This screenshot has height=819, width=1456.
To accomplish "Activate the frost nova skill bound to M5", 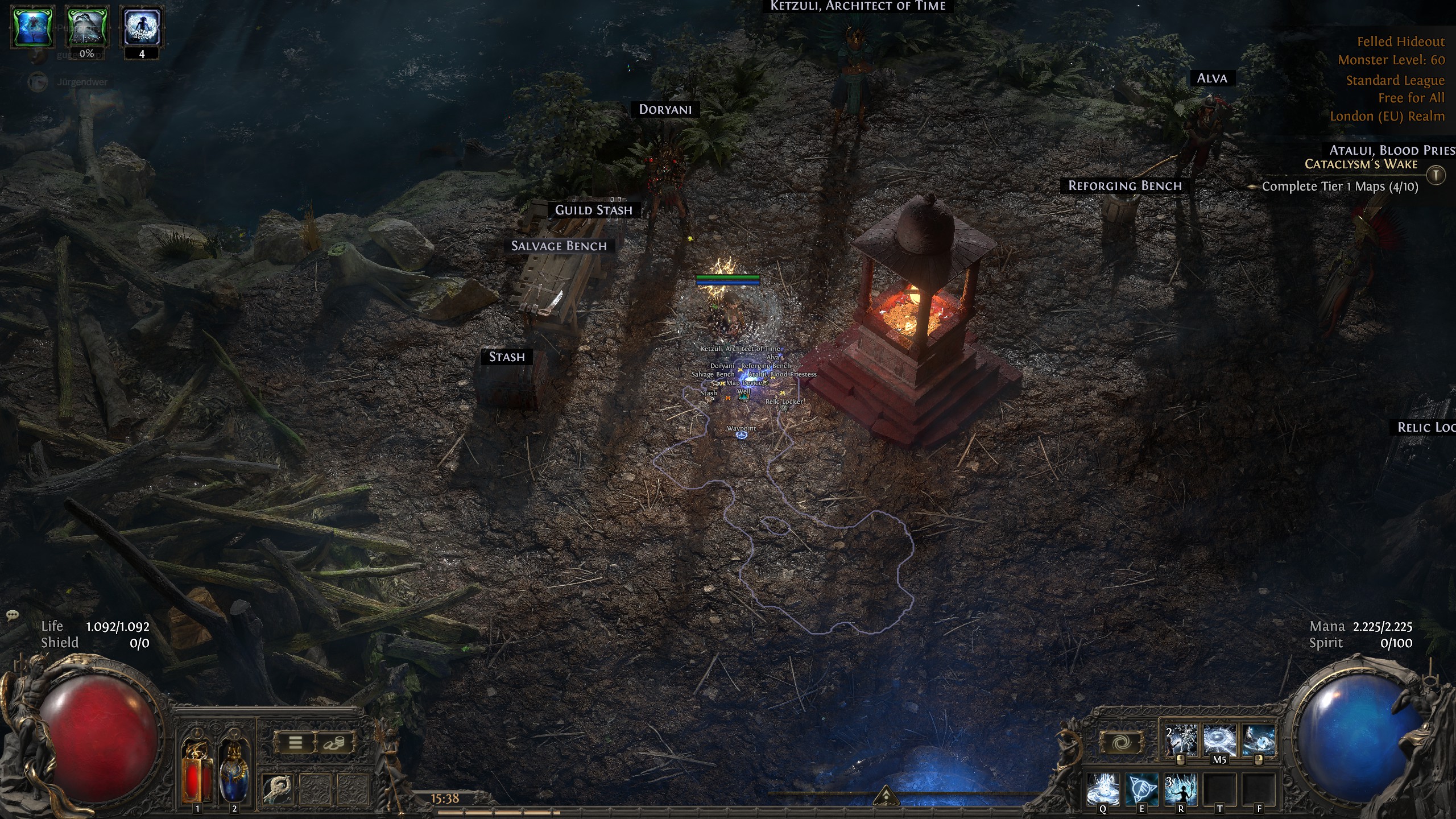I will tap(1219, 741).
